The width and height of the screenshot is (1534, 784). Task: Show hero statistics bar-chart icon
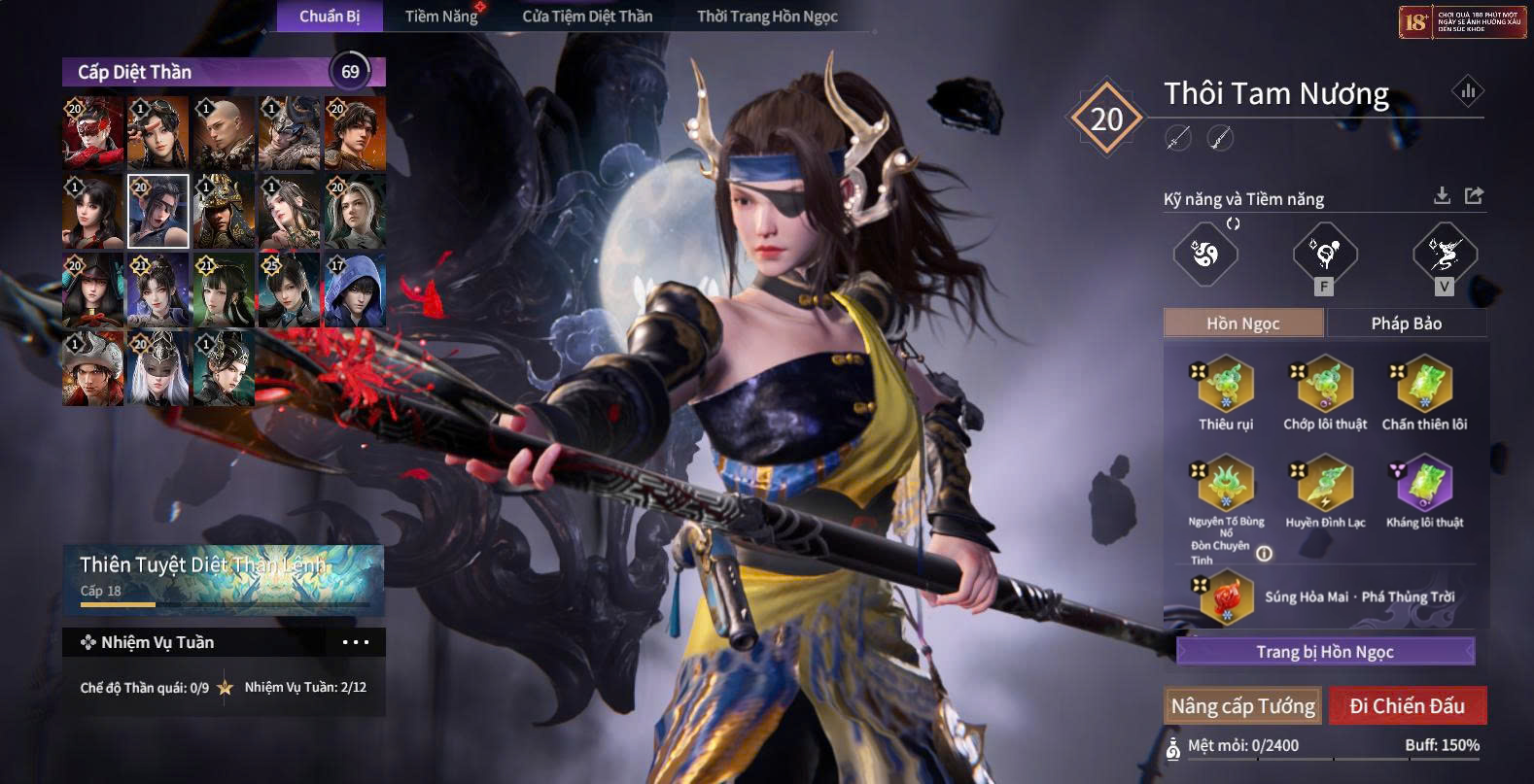pos(1468,92)
